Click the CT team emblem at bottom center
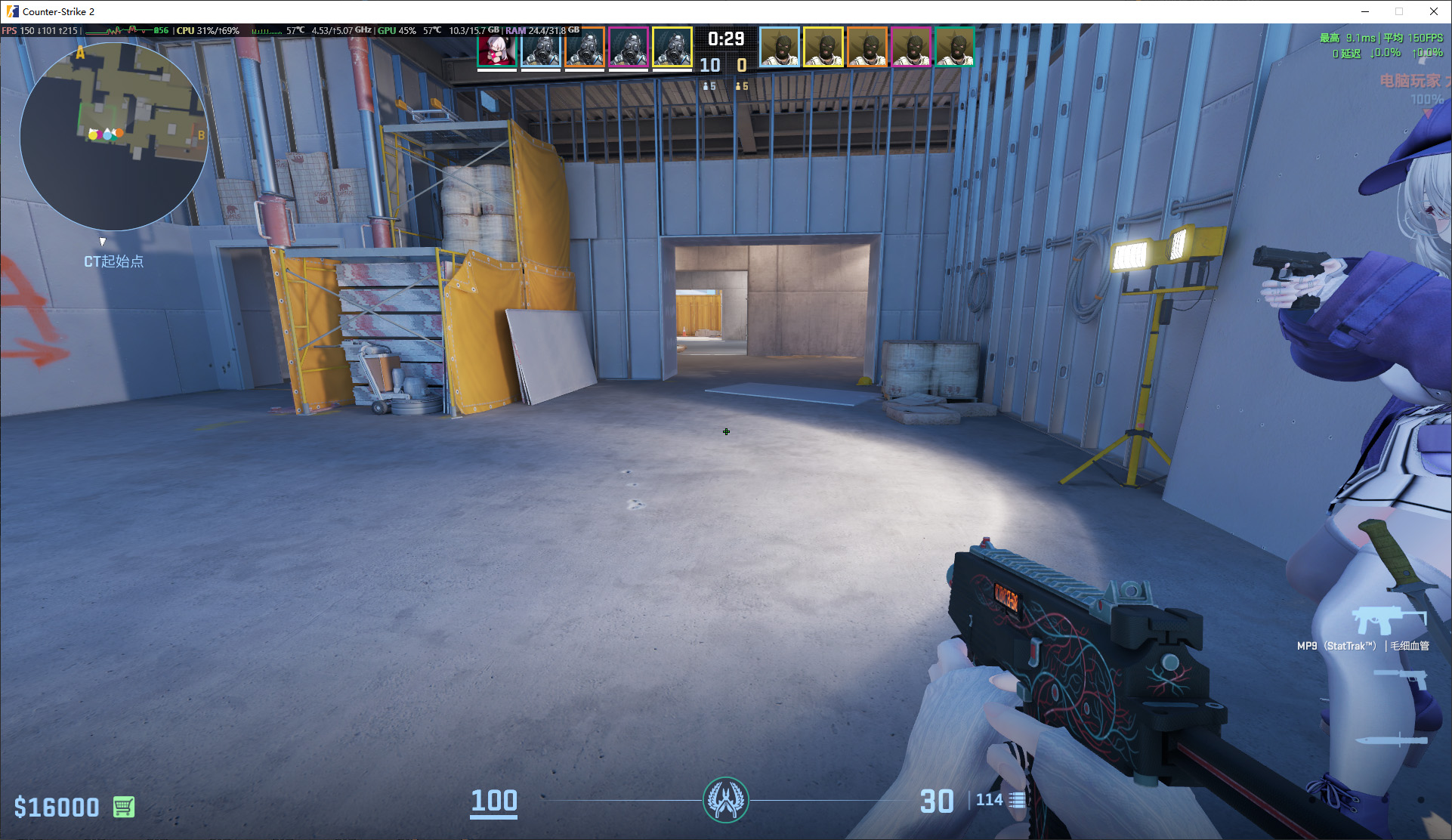Image resolution: width=1452 pixels, height=840 pixels. point(725,800)
